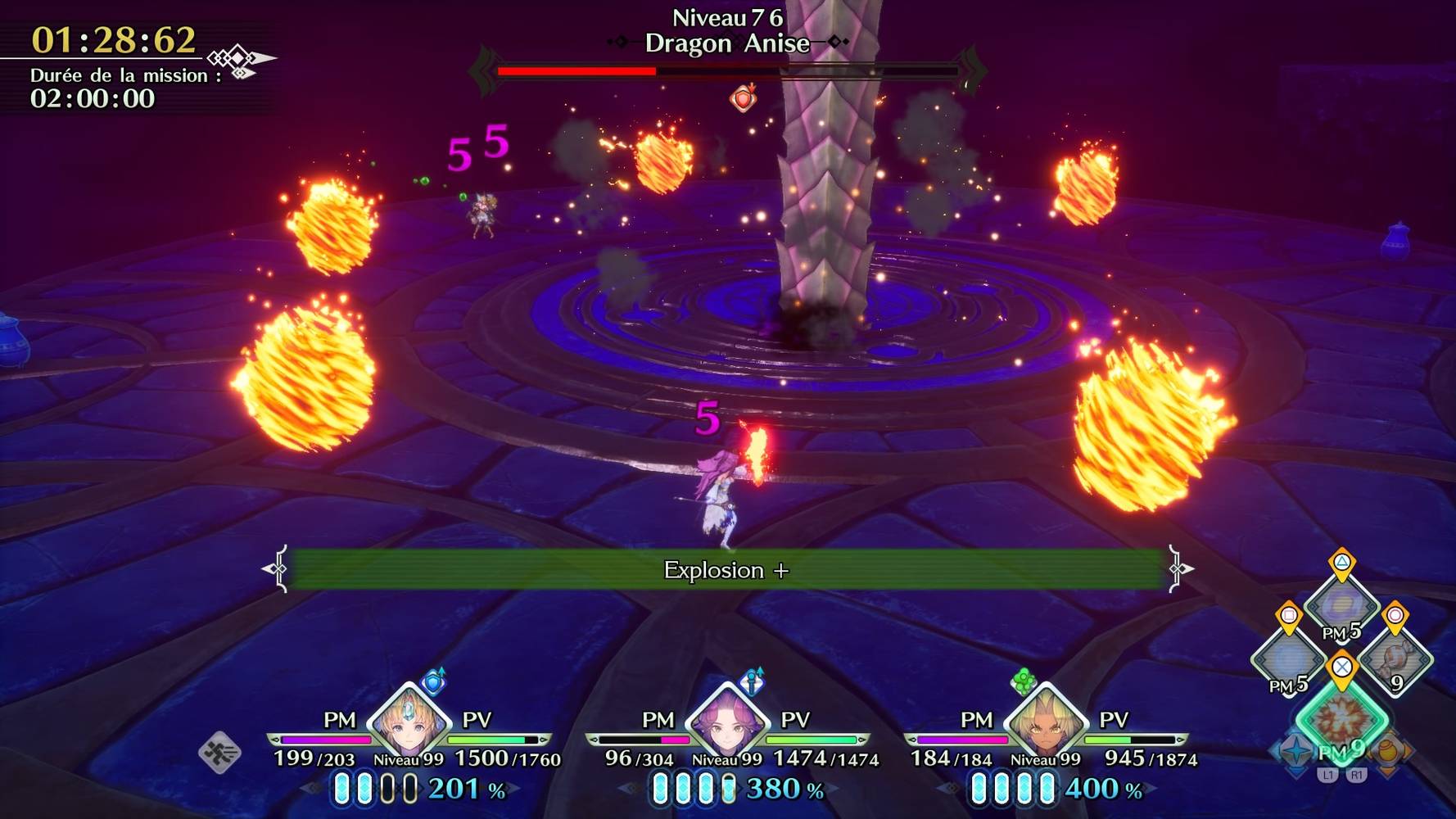
Task: Open the orange item pot ring menu
Action: (1389, 750)
